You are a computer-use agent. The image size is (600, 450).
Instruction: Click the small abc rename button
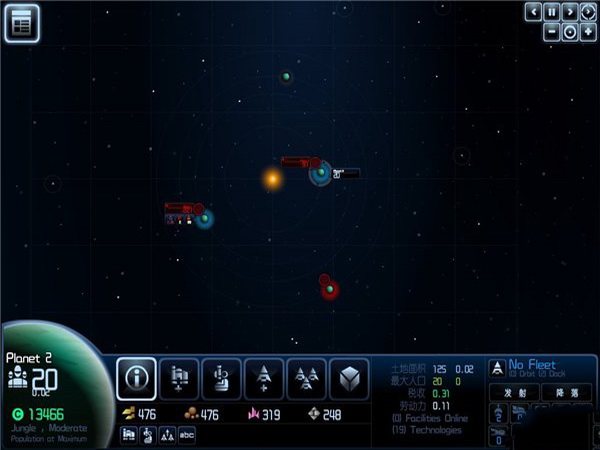187,433
